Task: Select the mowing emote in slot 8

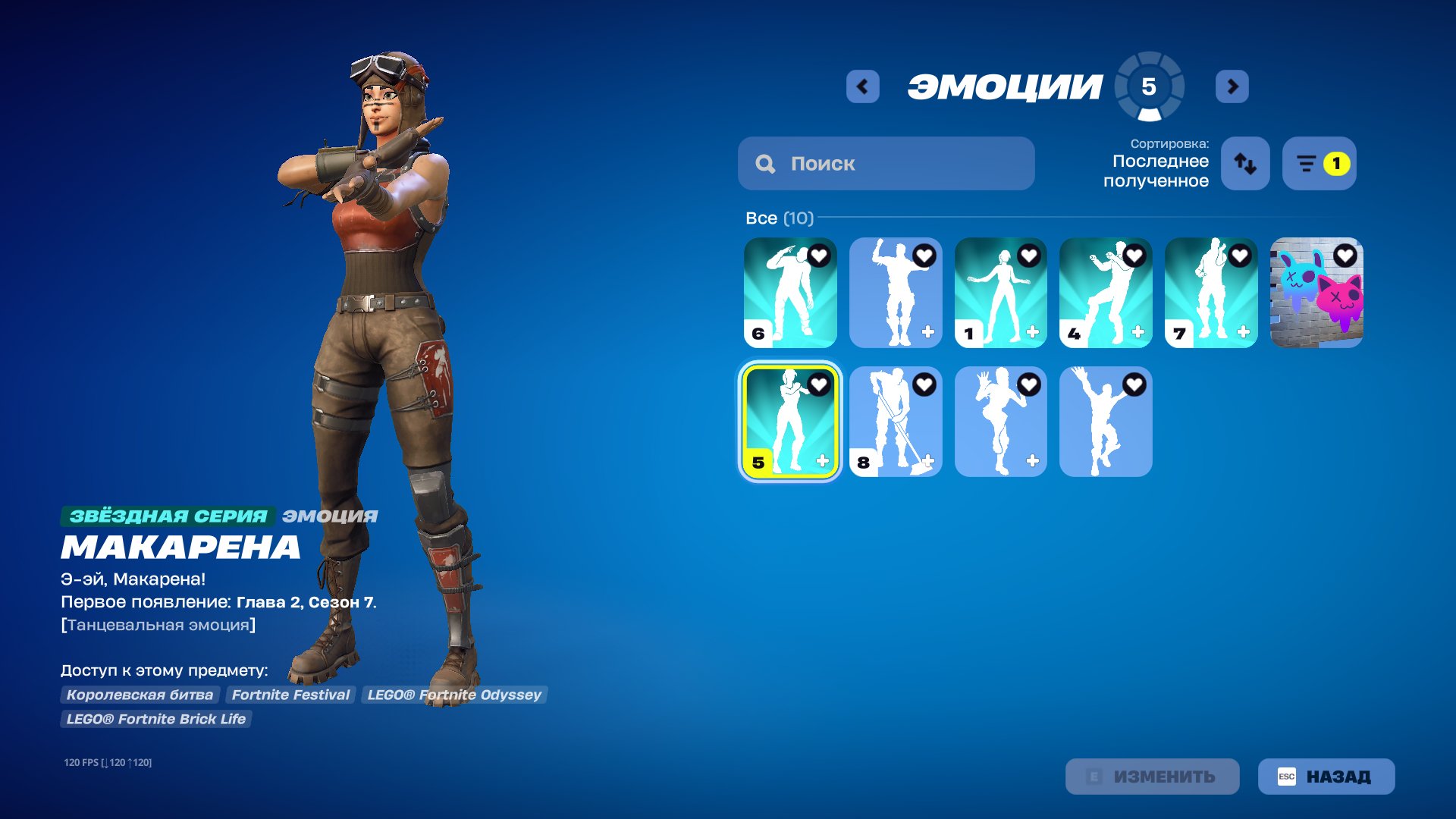Action: pyautogui.click(x=895, y=422)
